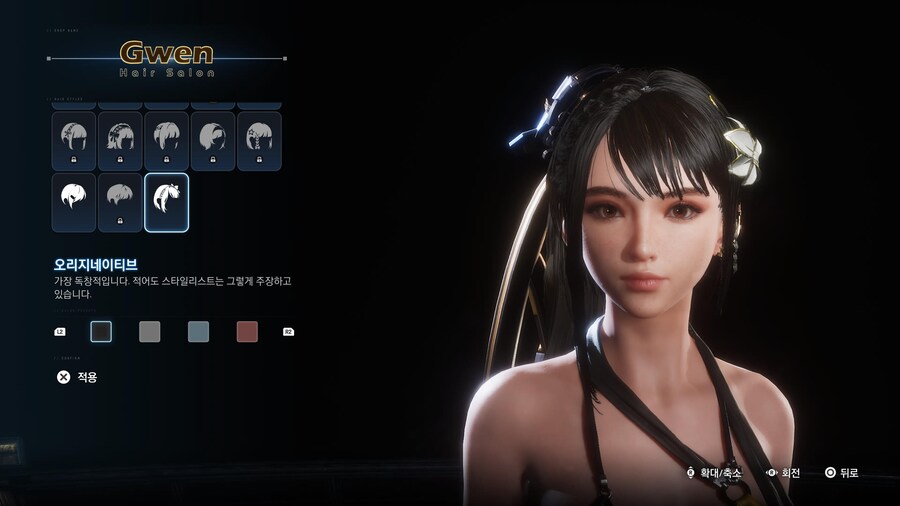The image size is (900, 506).
Task: Pick the locked hairstyle with a bow ribbon
Action: (x=120, y=141)
